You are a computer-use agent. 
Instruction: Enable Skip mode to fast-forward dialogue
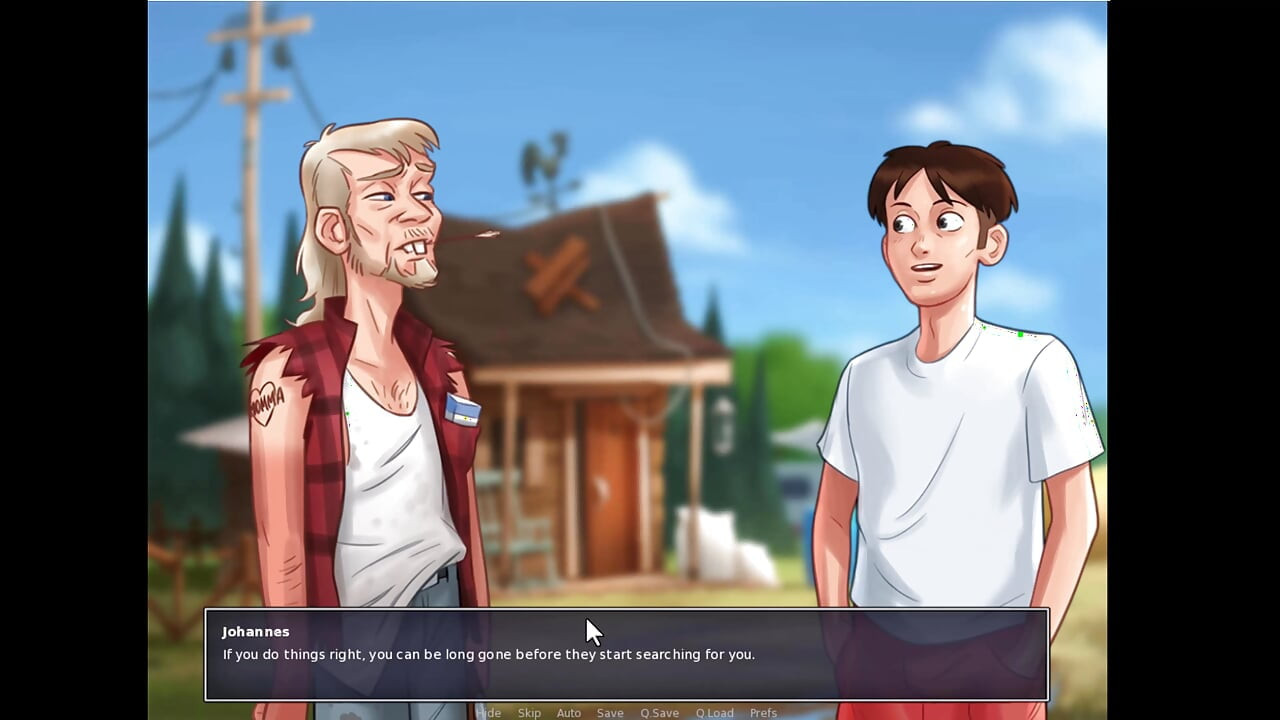click(529, 712)
